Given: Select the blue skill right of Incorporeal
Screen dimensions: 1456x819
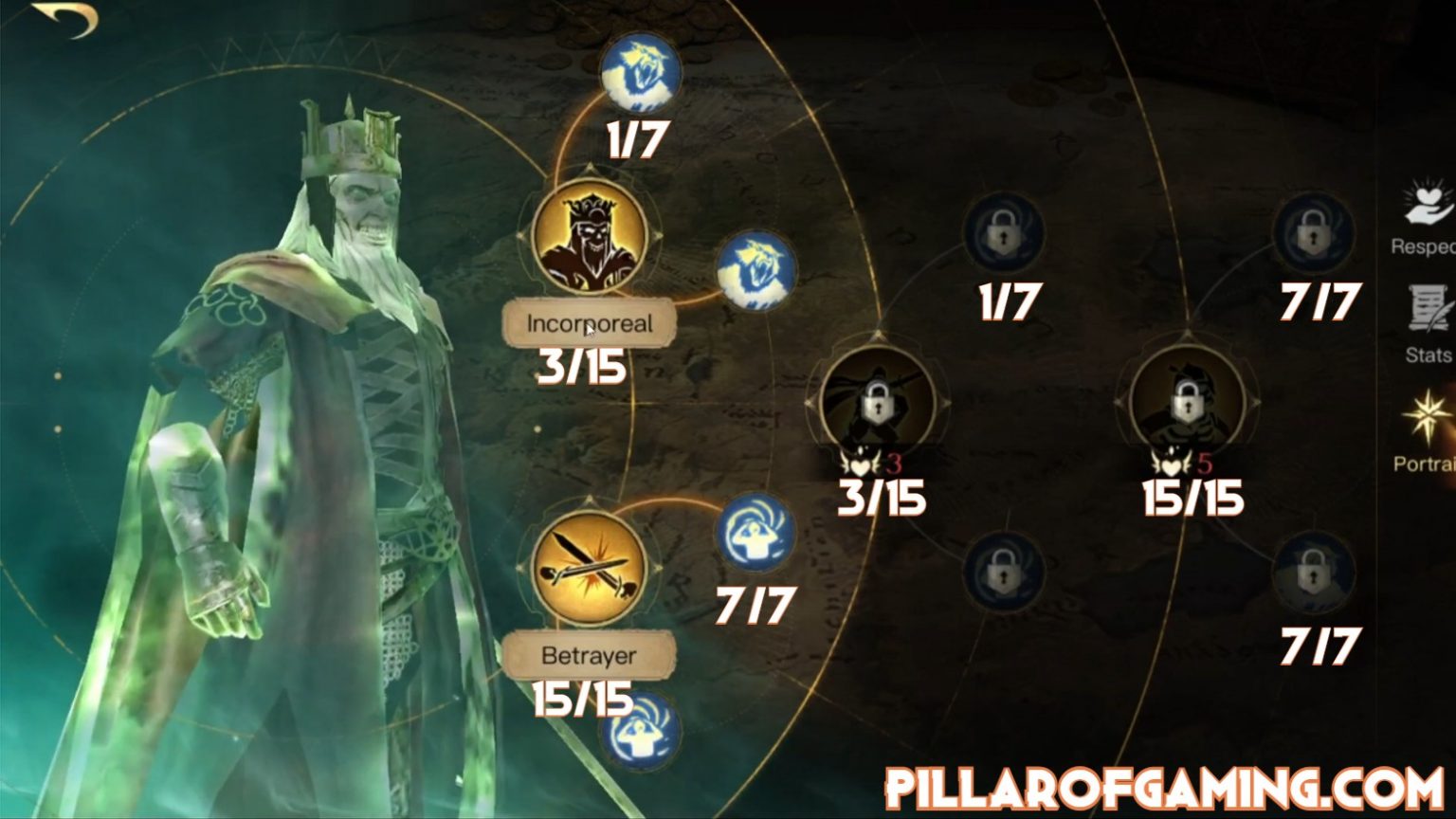Looking at the screenshot, I should click(752, 273).
